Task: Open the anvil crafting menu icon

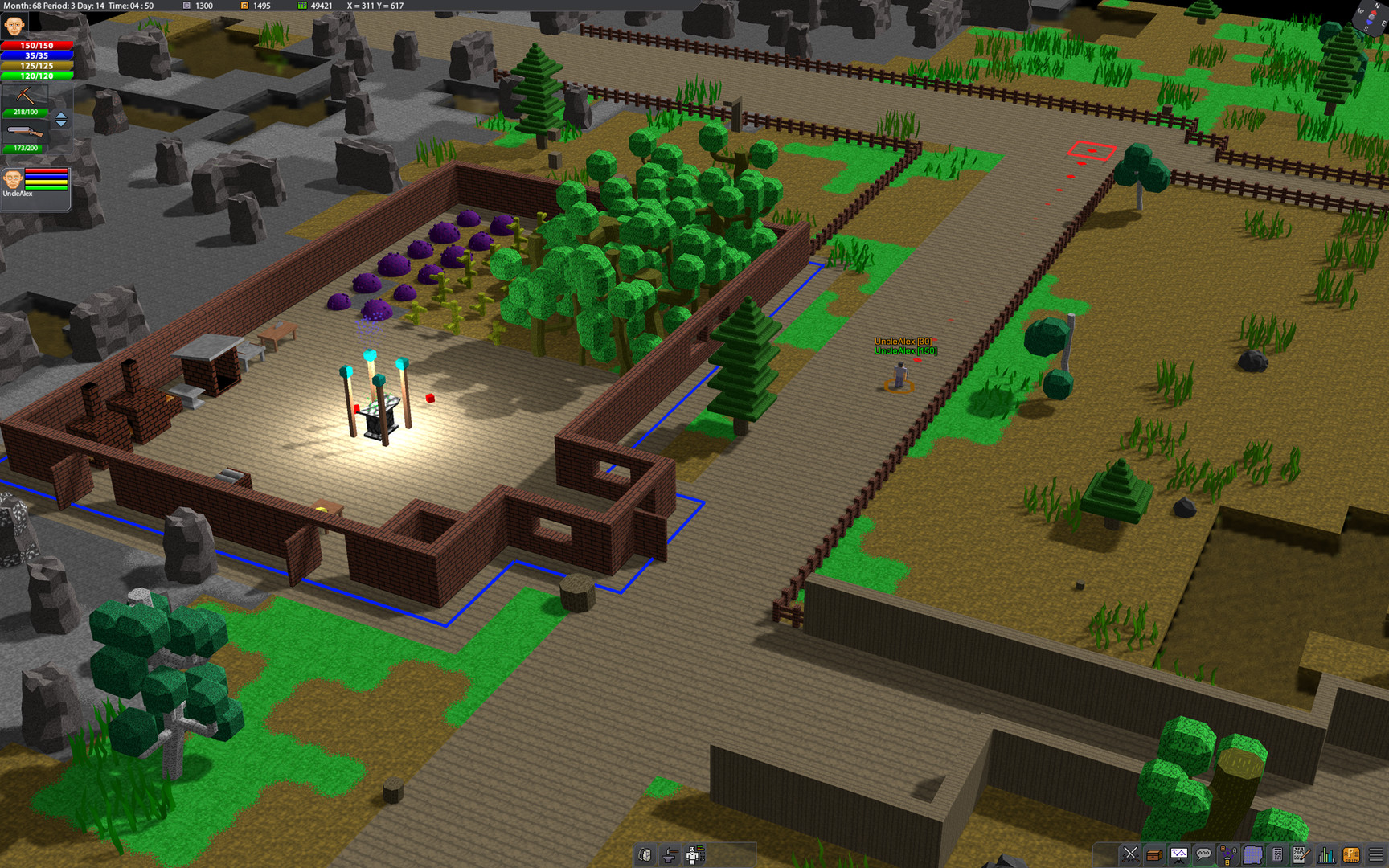Action: click(670, 854)
